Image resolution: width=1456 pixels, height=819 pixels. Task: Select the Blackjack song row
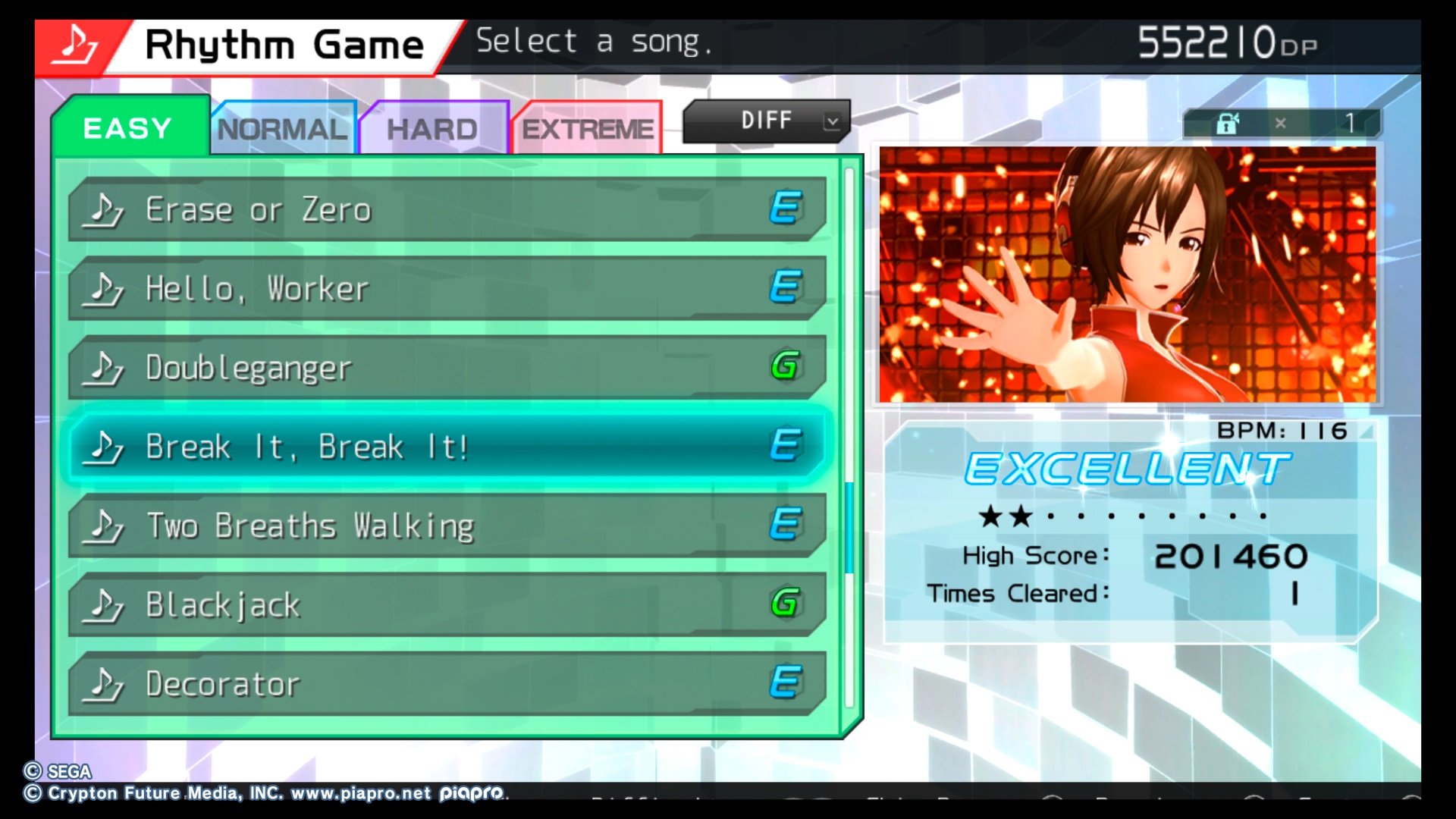pos(446,604)
